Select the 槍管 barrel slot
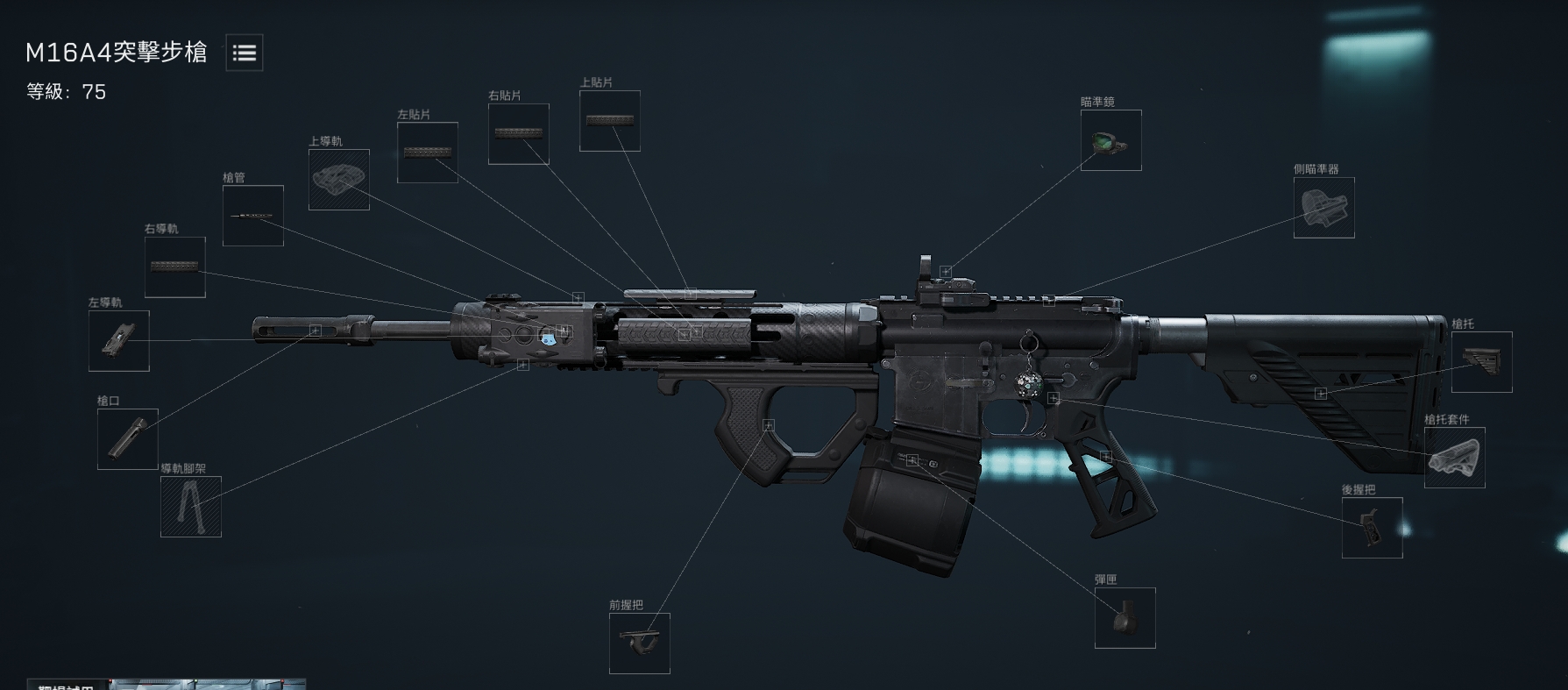 point(252,216)
